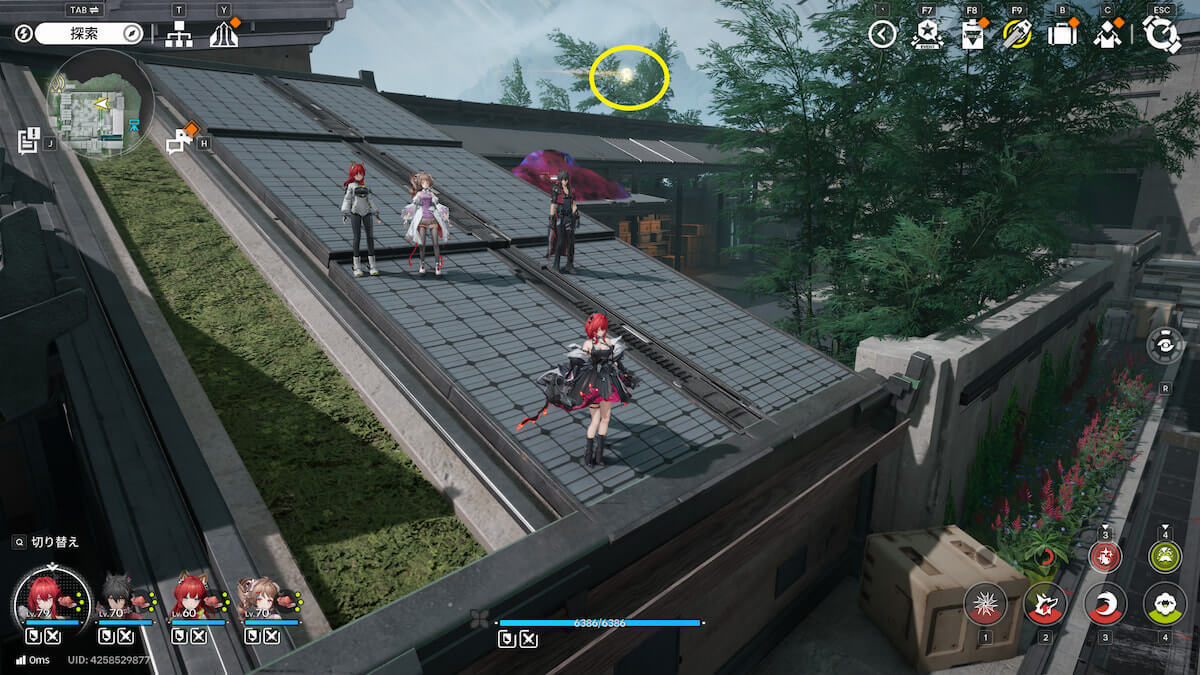Screen dimensions: 1200x675
Task: Open the three-arrows icon beside the hierarchy chart
Action: 223,35
